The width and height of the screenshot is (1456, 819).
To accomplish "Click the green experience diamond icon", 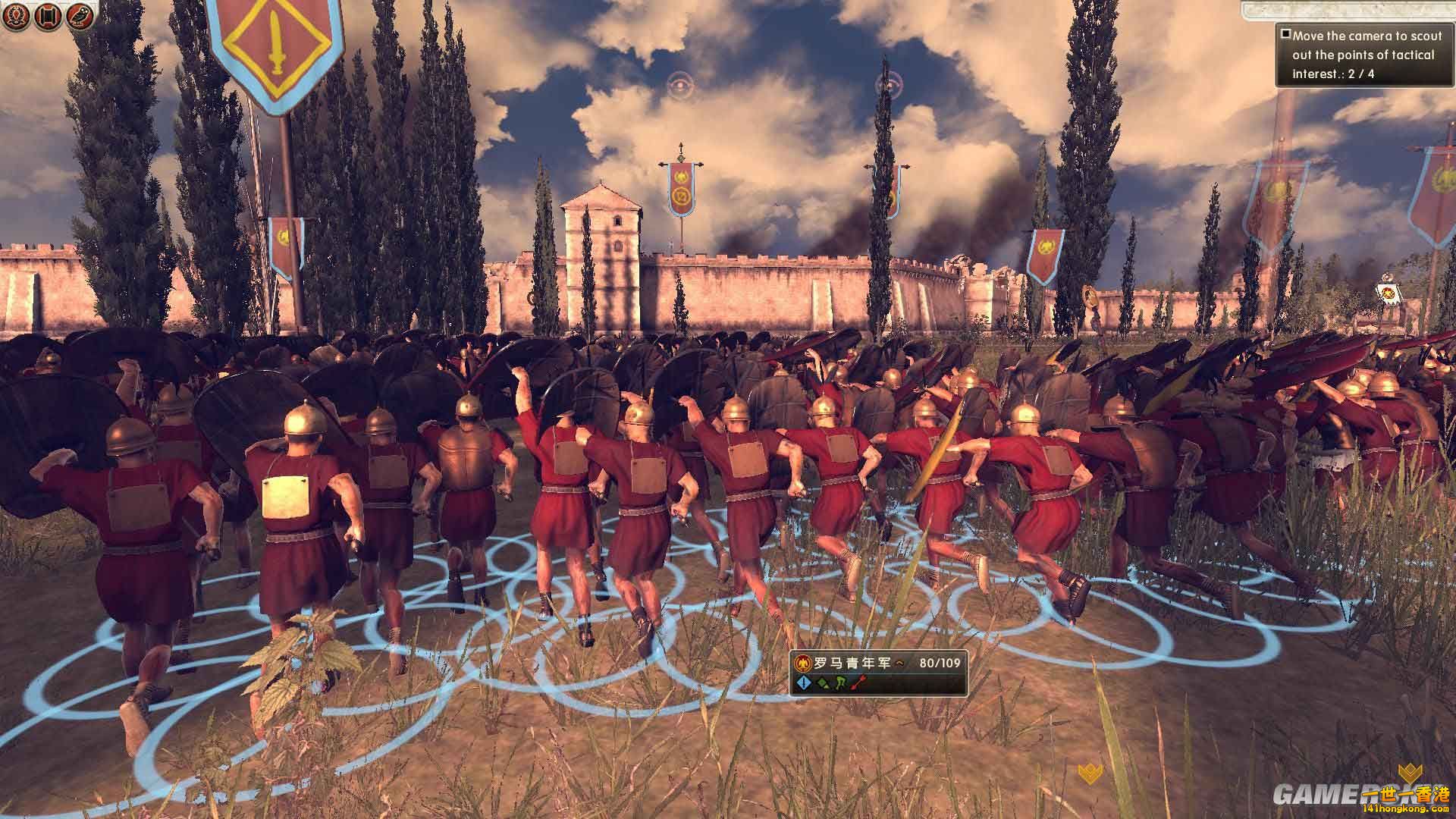I will pos(822,683).
